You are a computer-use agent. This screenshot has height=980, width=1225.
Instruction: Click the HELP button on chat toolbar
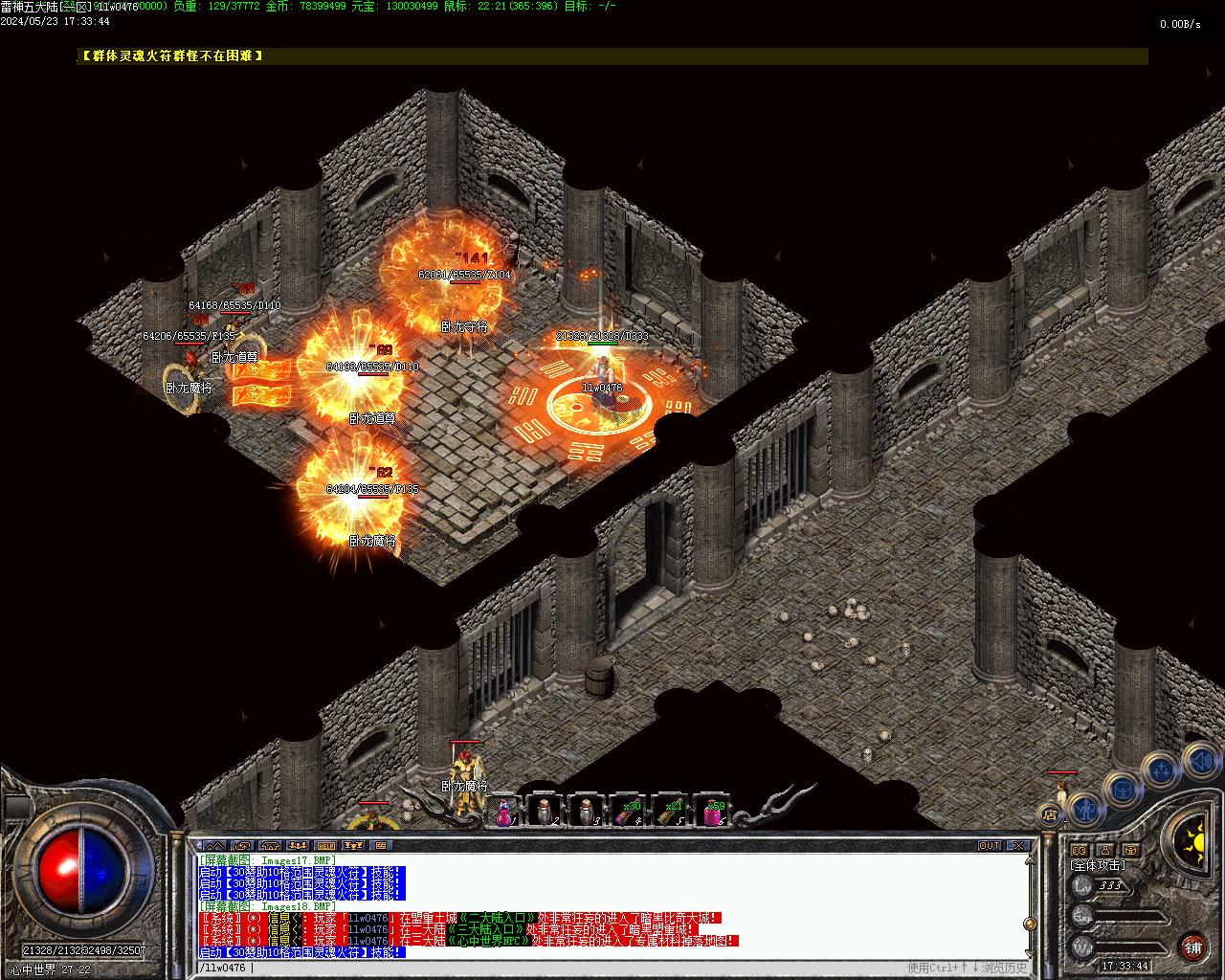(x=326, y=846)
